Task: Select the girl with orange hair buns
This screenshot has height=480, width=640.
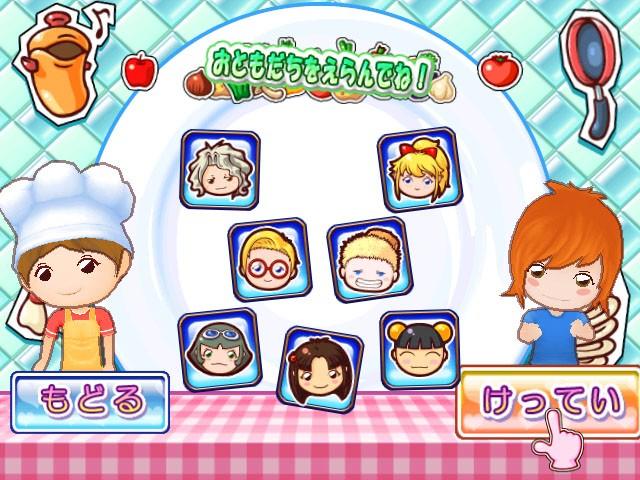Action: coord(419,350)
